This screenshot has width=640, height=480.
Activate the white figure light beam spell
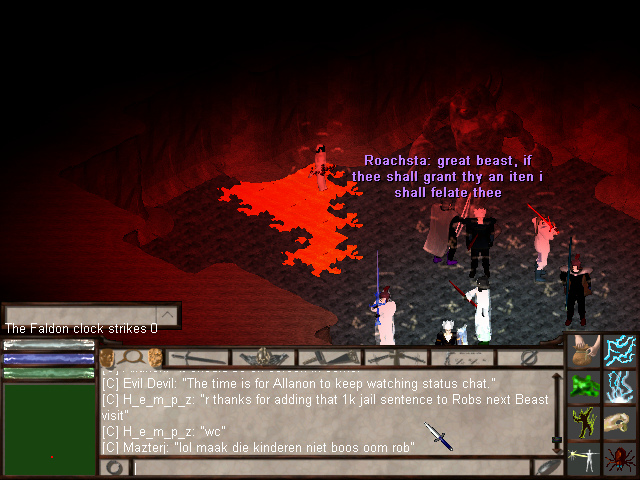[x=584, y=459]
